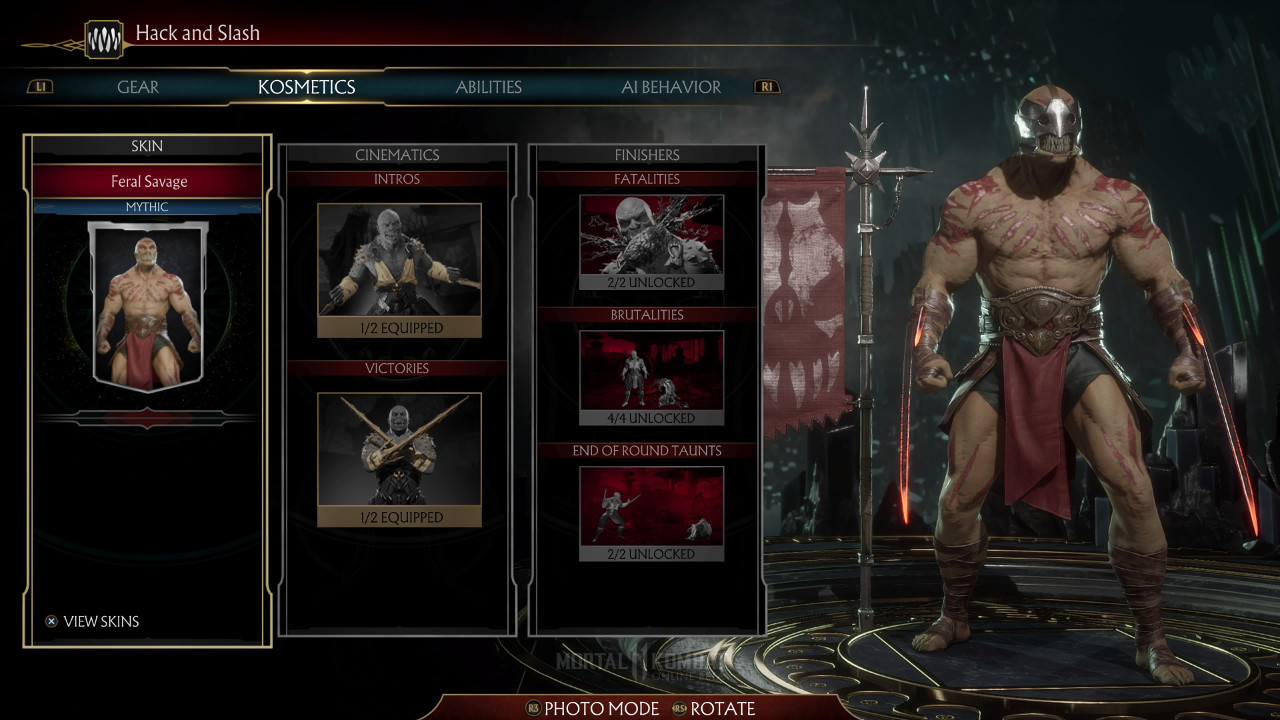Open the Fatalities finisher thumbnail
1280x720 pixels.
pyautogui.click(x=651, y=241)
